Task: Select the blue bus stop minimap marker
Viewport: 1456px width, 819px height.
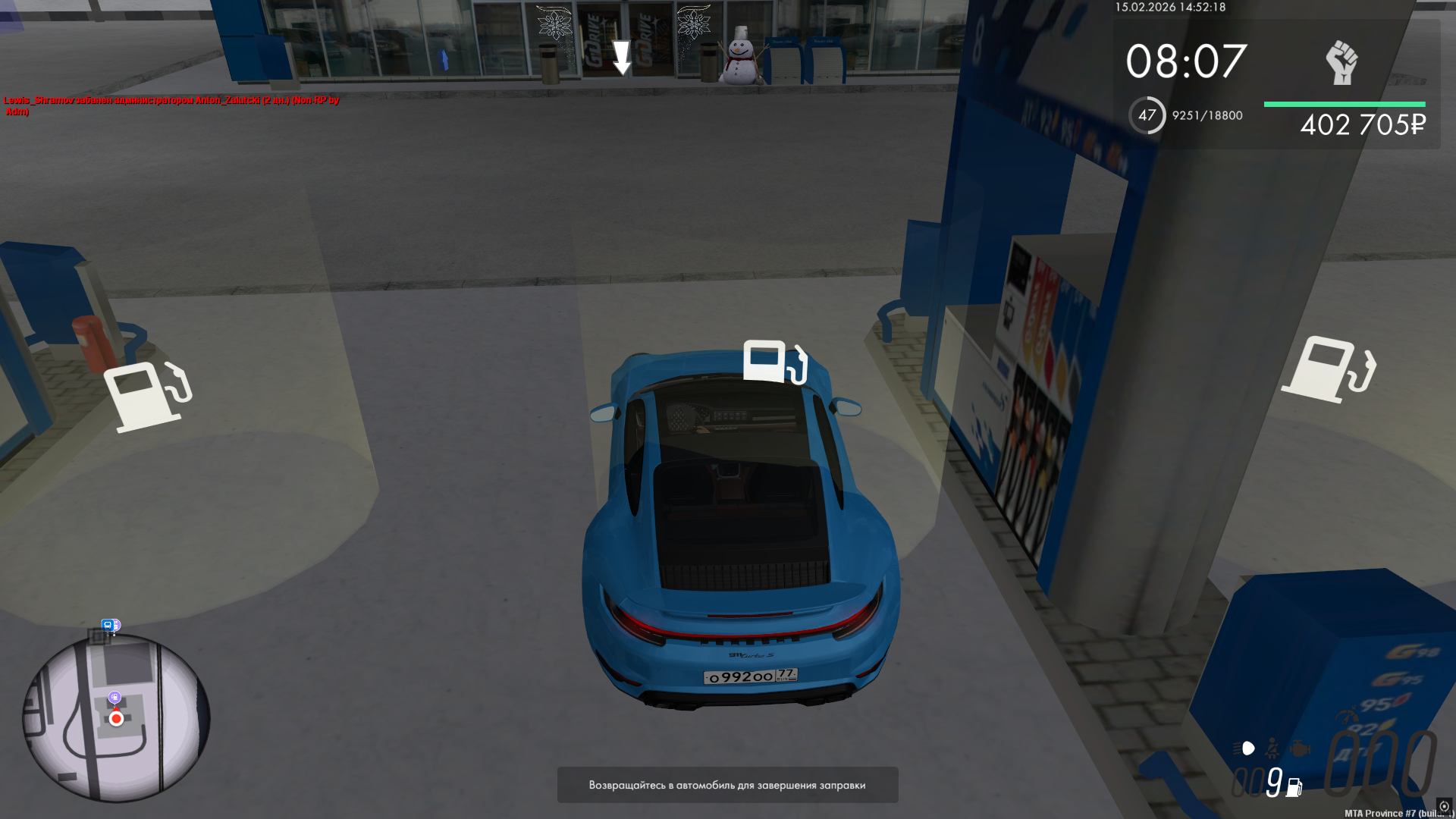Action: coord(108,626)
